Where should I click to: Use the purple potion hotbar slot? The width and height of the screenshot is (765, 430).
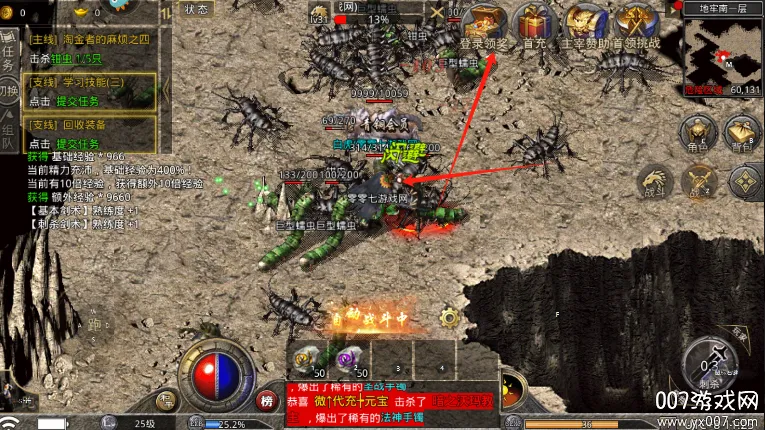click(350, 359)
